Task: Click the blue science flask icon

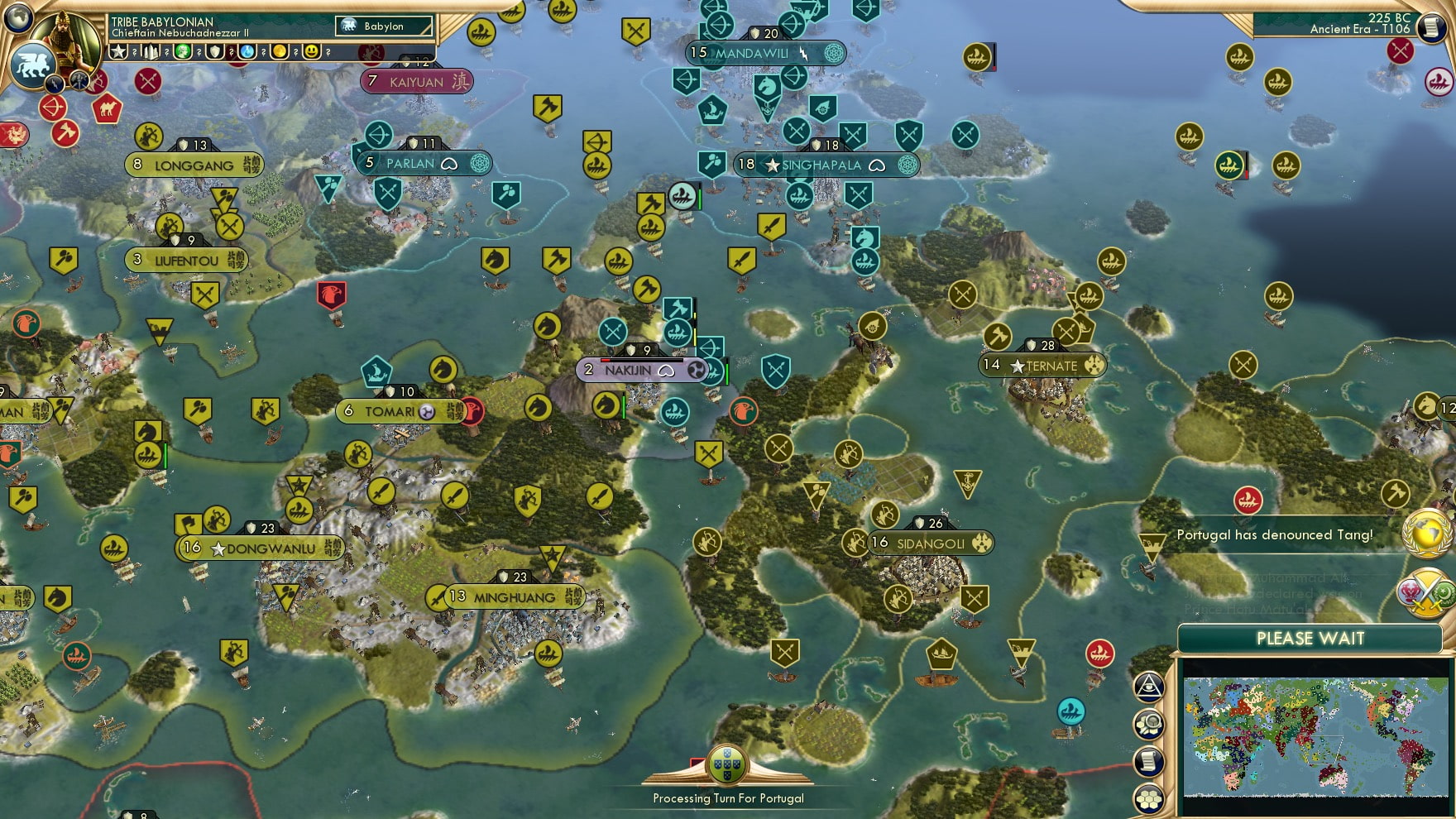Action: pos(247,51)
